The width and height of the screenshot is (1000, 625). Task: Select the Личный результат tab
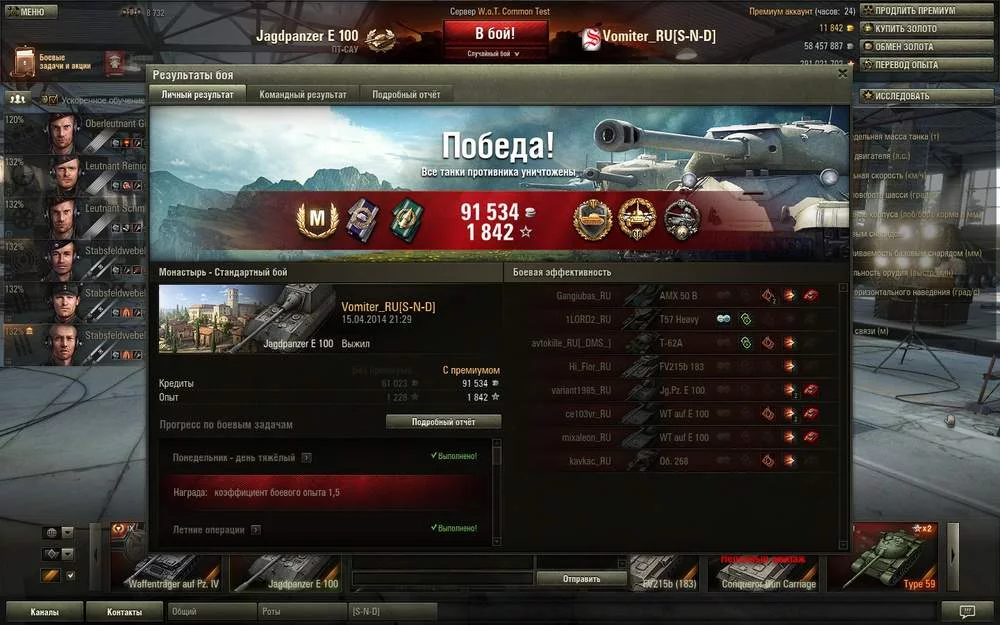(x=197, y=94)
